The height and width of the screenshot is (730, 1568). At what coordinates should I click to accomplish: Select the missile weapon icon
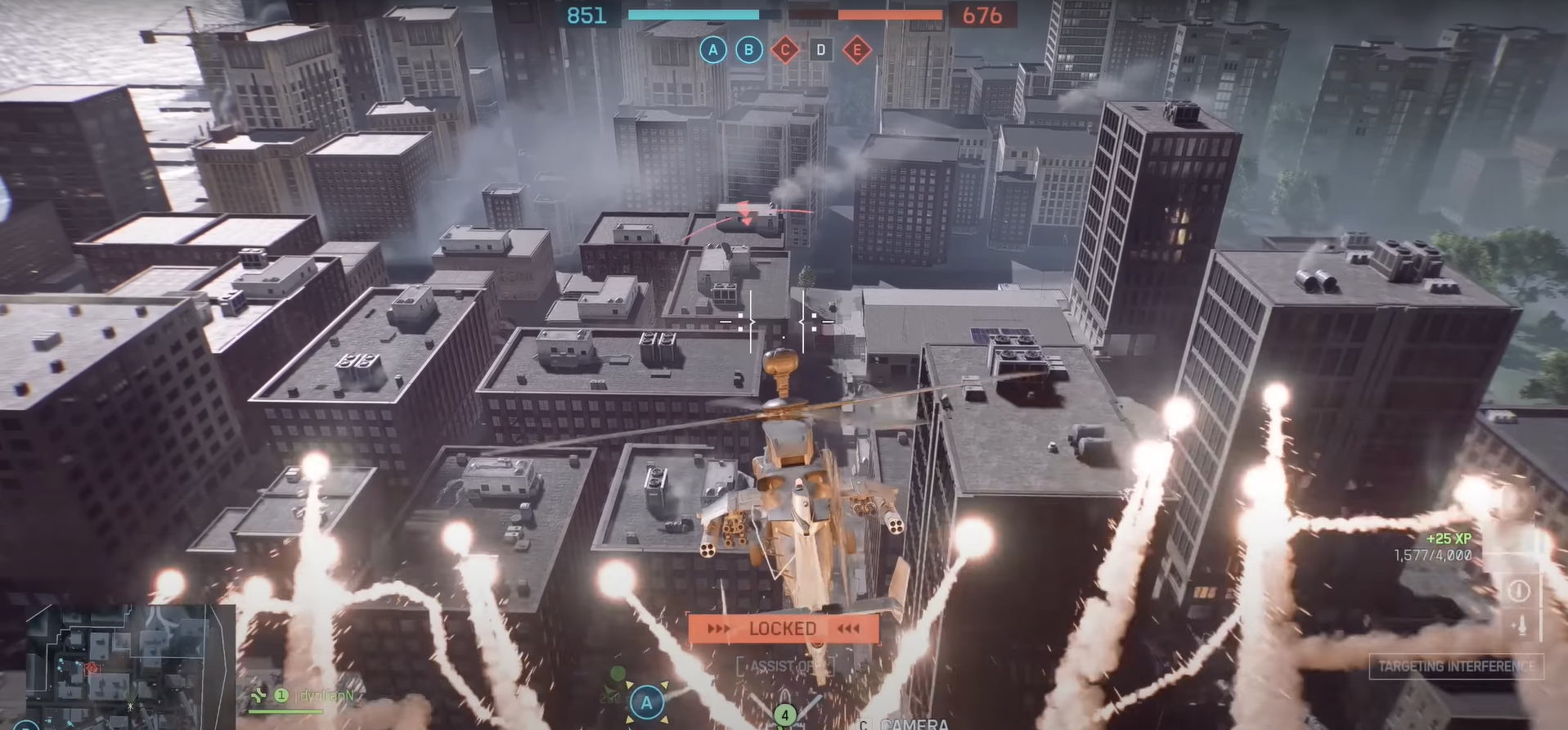pyautogui.click(x=1521, y=626)
